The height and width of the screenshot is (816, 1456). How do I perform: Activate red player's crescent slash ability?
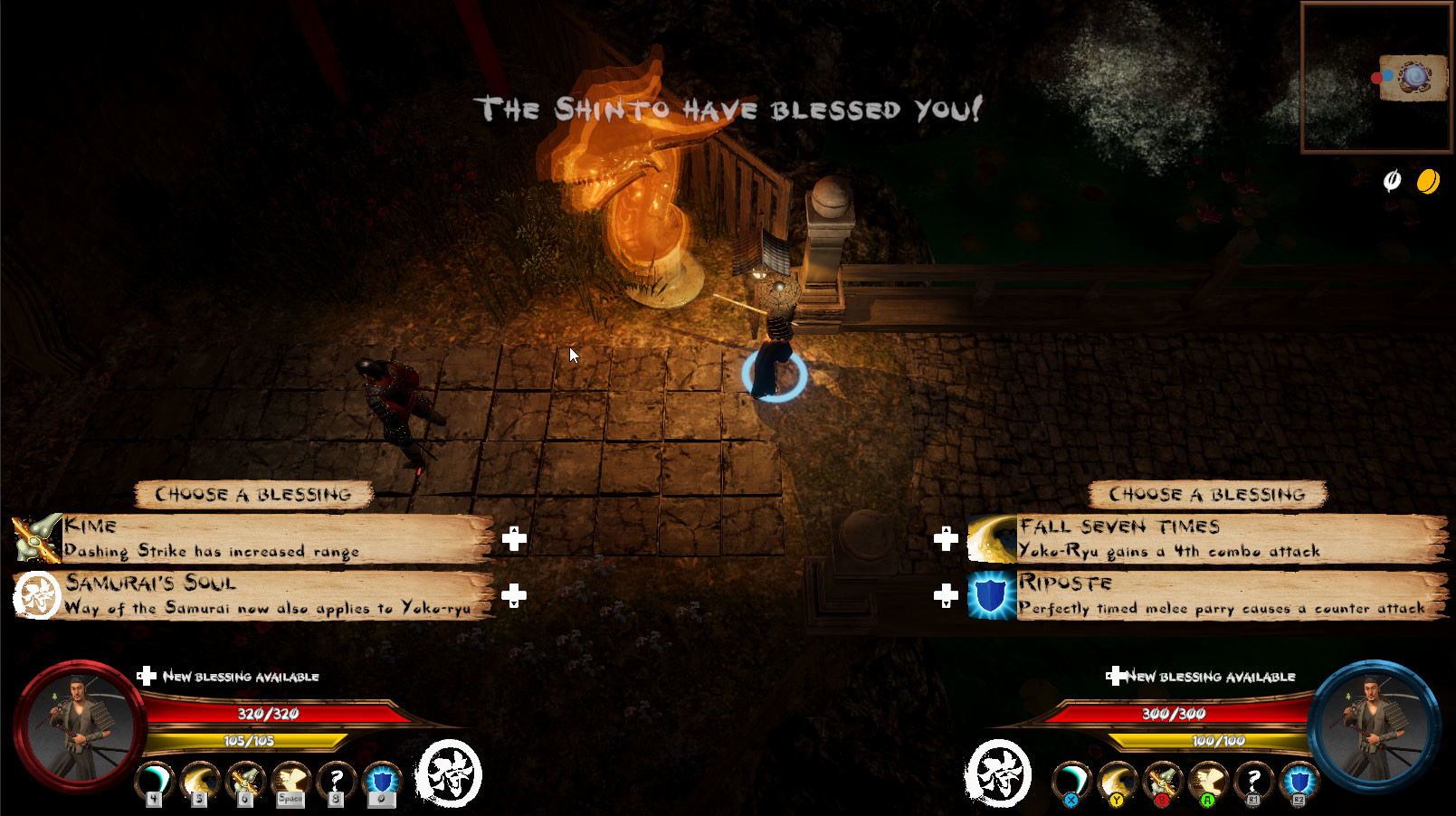pyautogui.click(x=156, y=781)
